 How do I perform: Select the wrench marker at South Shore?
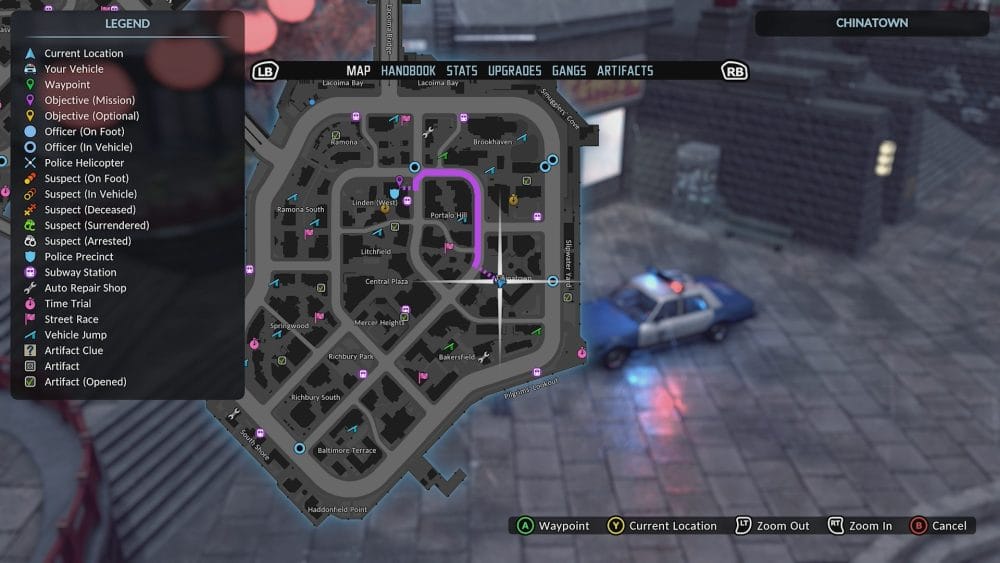[x=234, y=414]
